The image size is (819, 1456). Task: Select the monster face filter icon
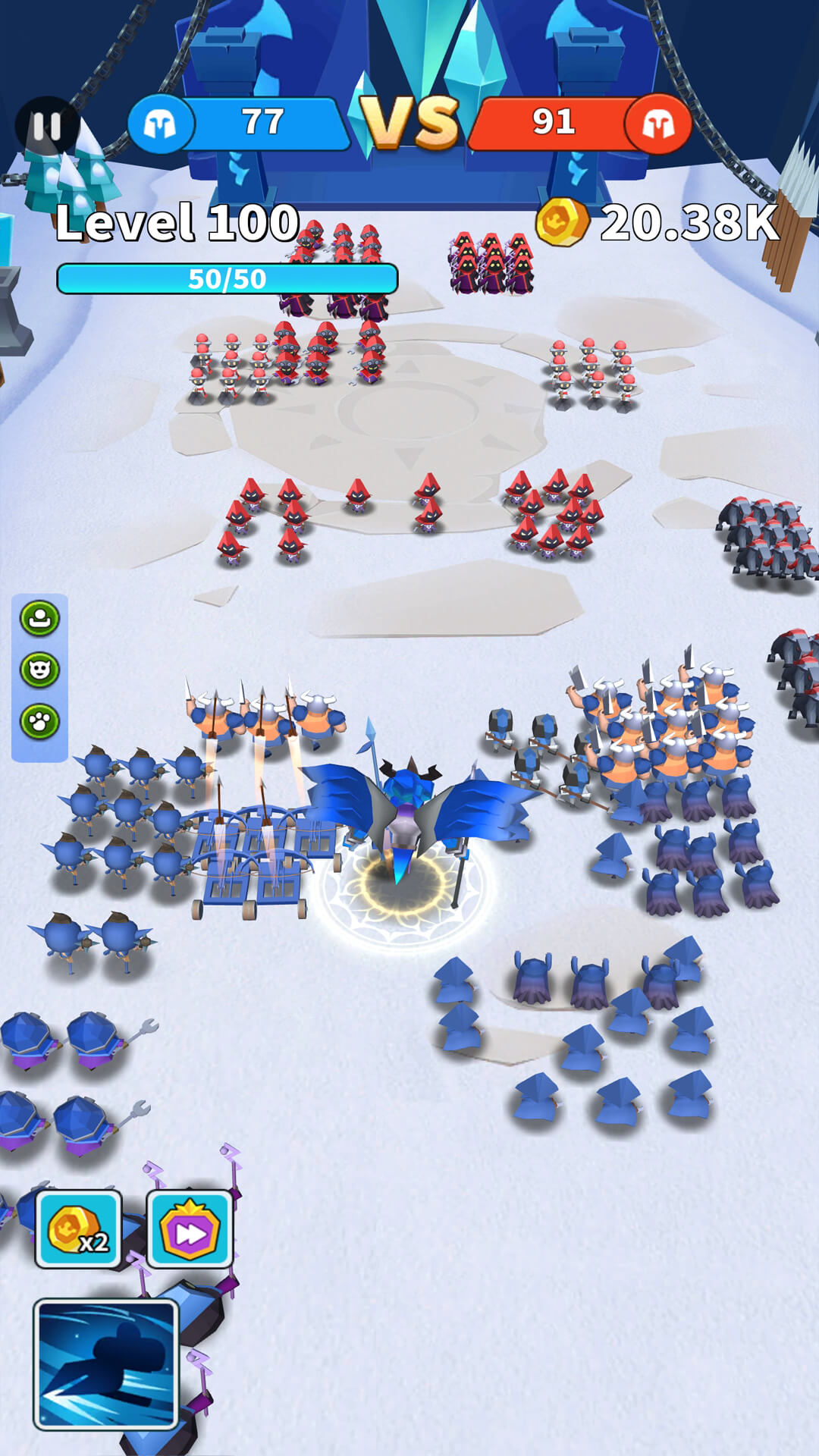pos(39,670)
